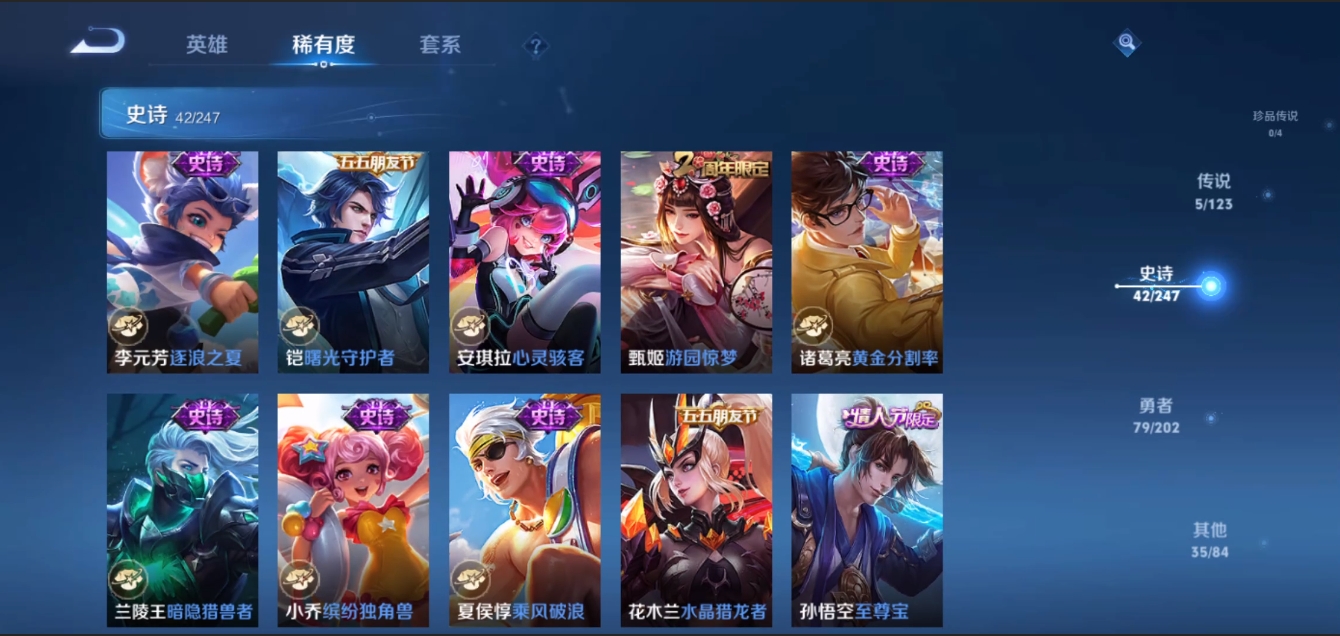This screenshot has height=636, width=1340.
Task: Open the 铠 曙光守护者 skin card
Action: (353, 262)
